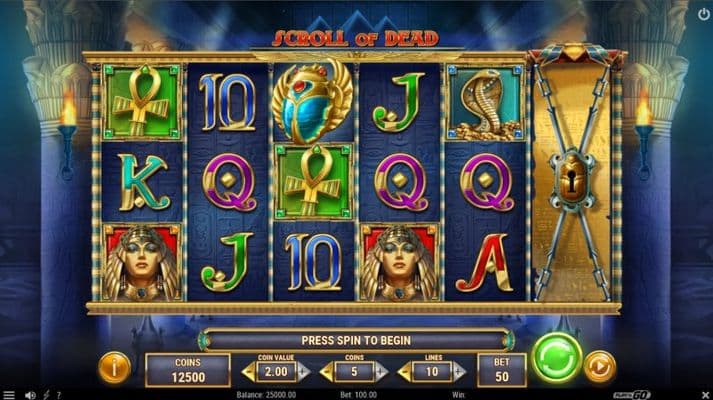Increase the number of coins
This screenshot has height=400, width=713.
[x=381, y=372]
